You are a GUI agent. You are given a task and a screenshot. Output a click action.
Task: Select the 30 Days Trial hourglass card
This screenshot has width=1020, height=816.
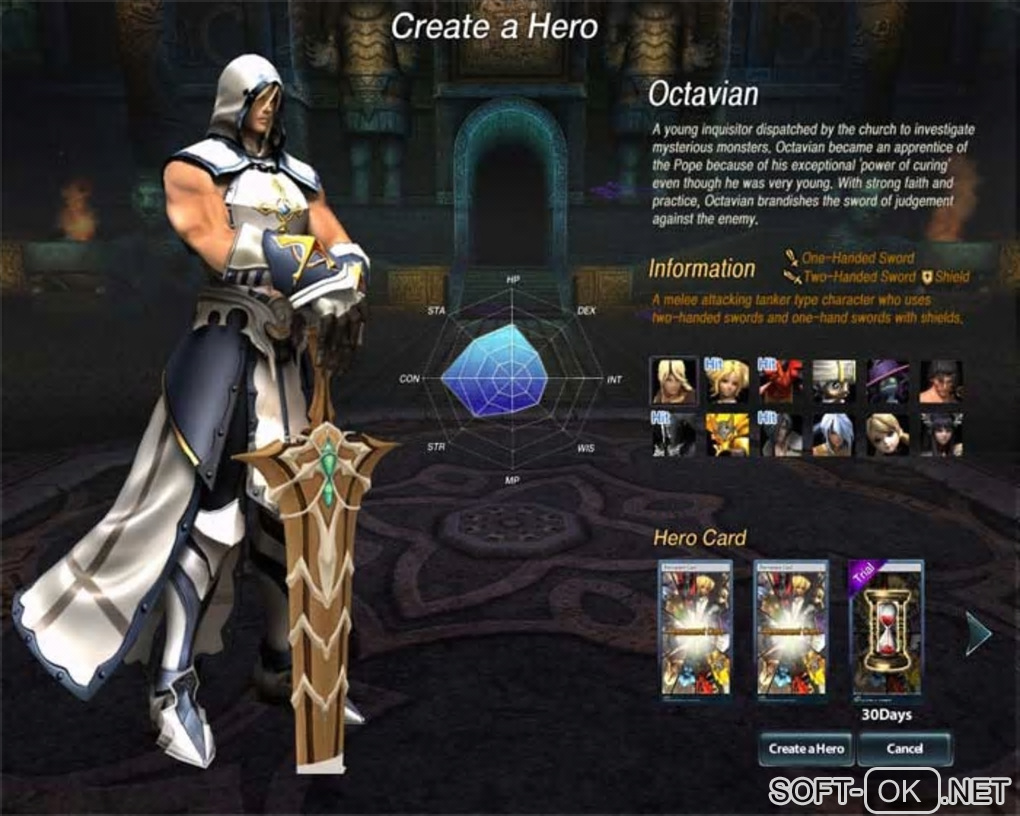[x=886, y=630]
